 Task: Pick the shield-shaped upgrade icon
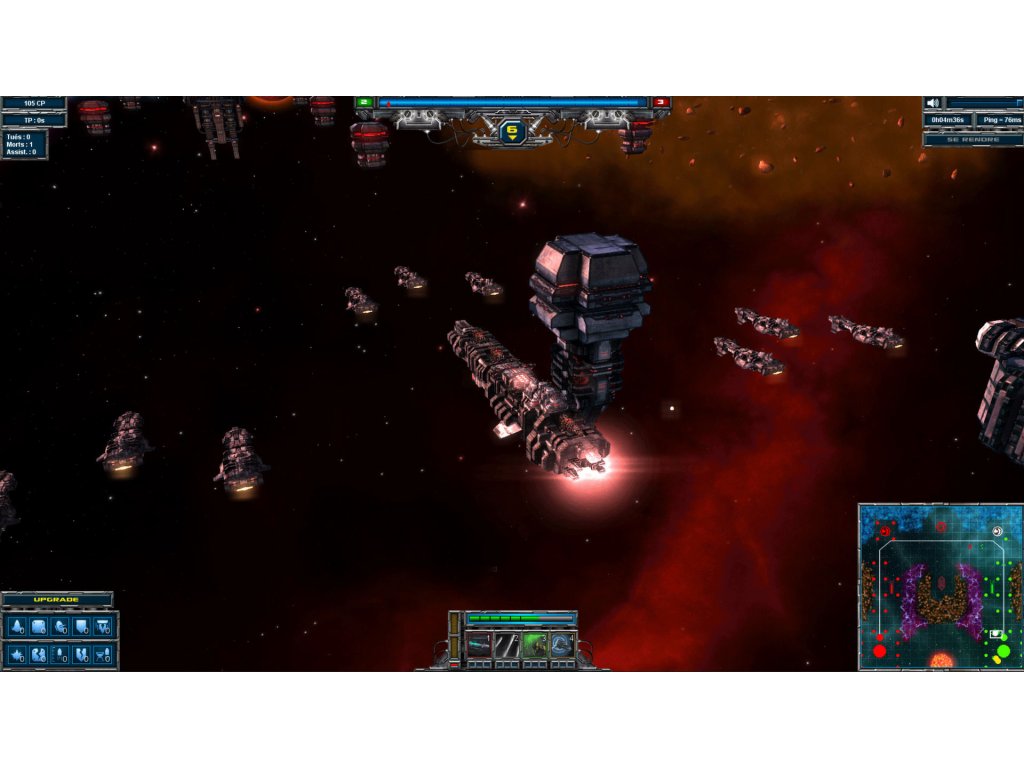pyautogui.click(x=82, y=627)
